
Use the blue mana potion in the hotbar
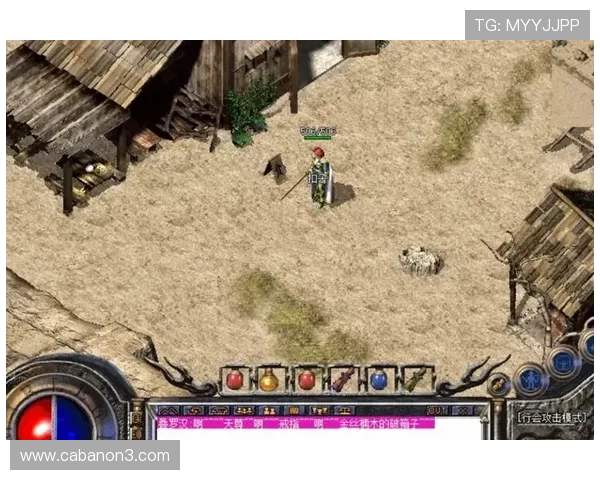click(x=378, y=380)
